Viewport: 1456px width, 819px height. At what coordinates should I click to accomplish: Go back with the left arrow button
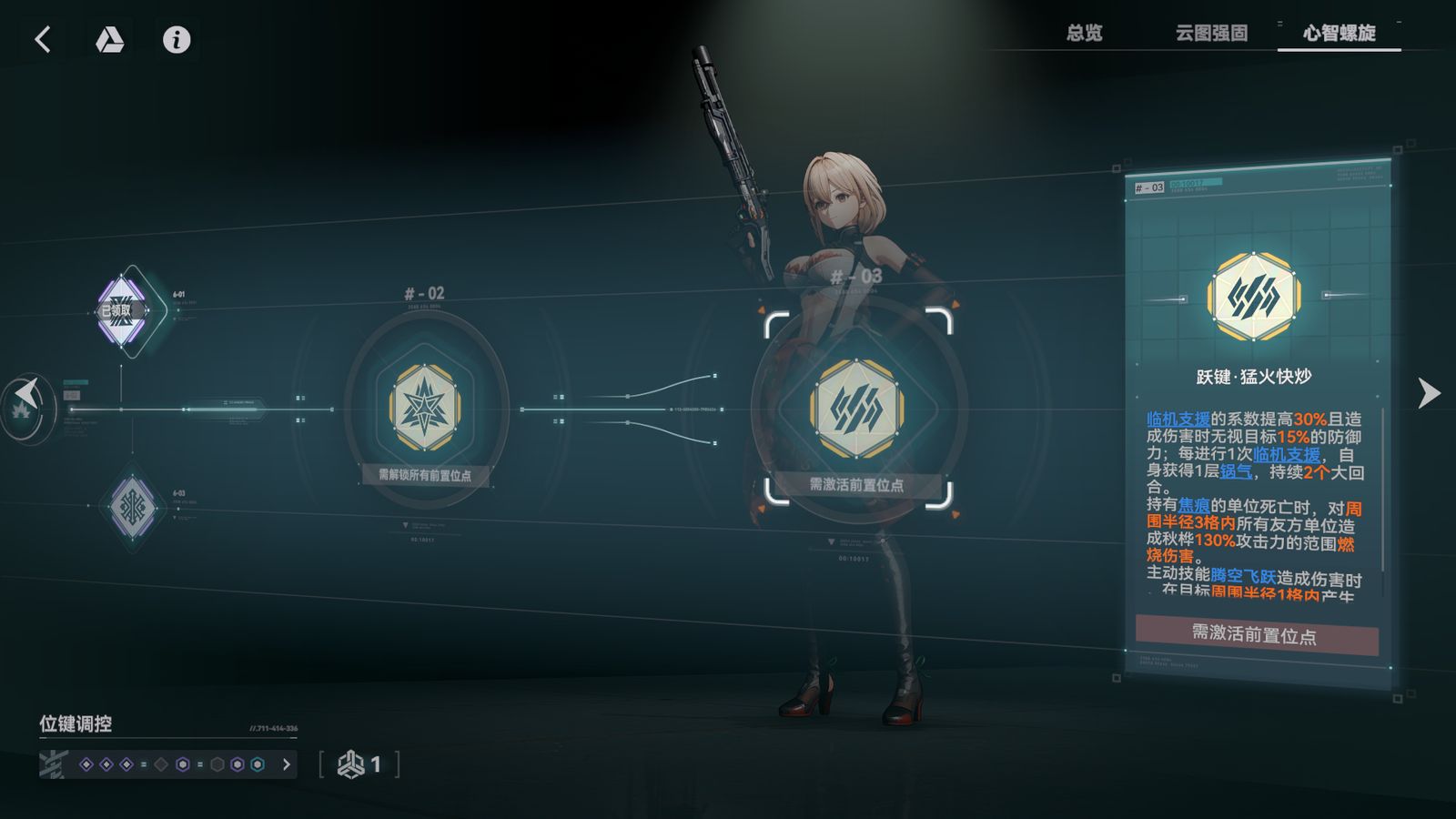pyautogui.click(x=43, y=39)
